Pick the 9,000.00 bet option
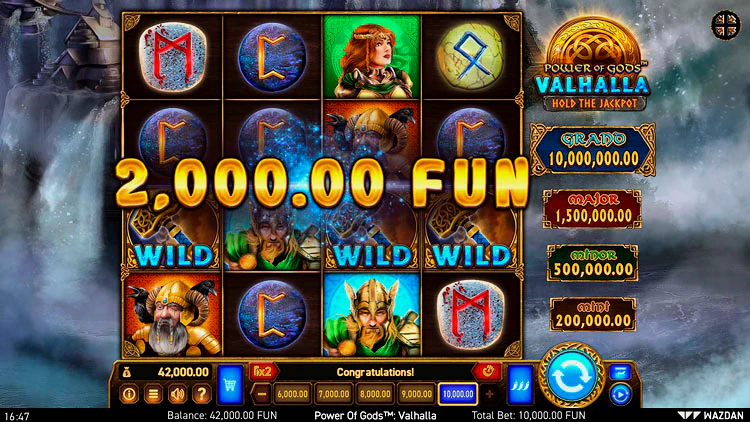The height and width of the screenshot is (422, 750). click(x=416, y=394)
